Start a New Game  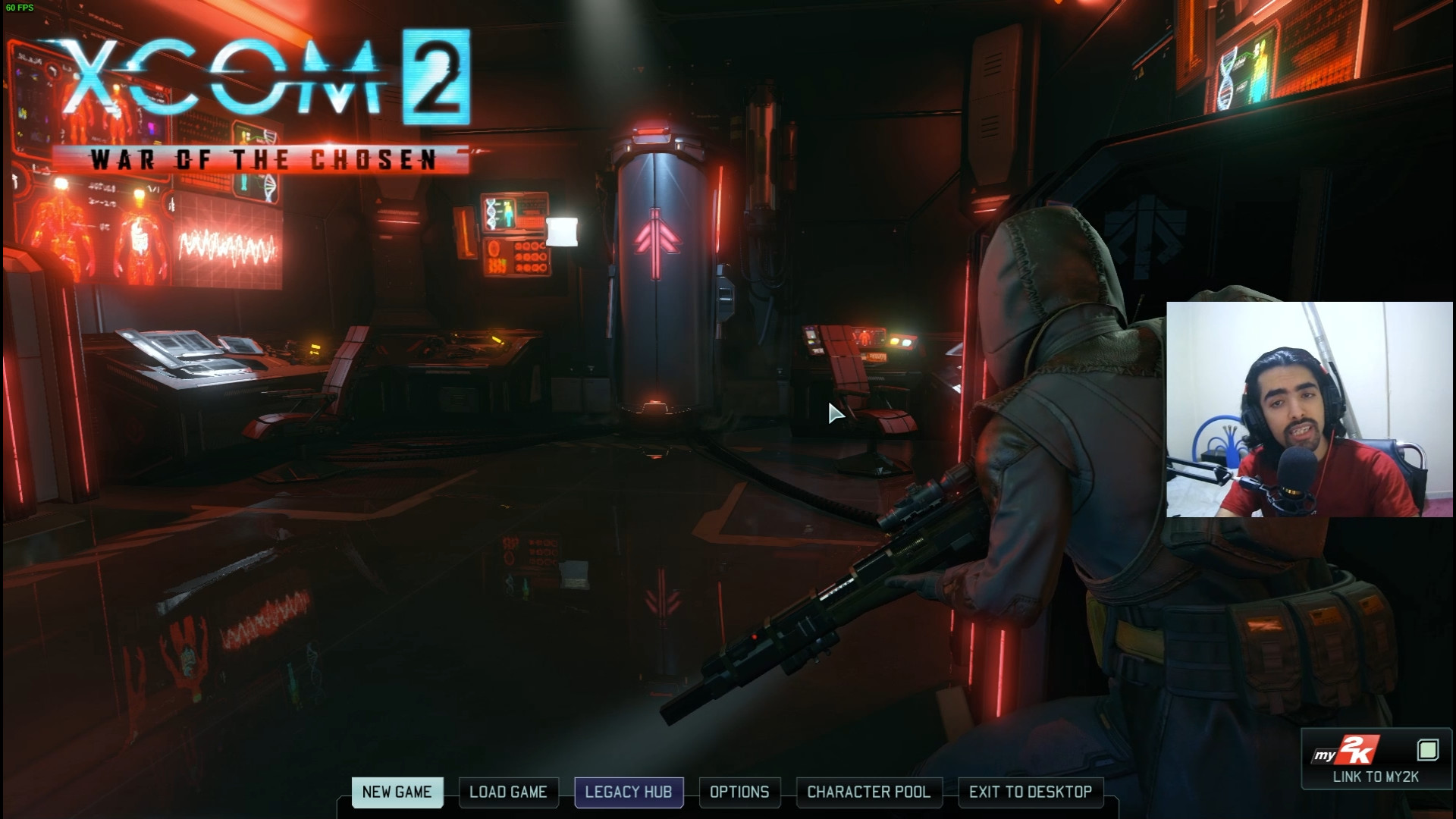point(397,792)
